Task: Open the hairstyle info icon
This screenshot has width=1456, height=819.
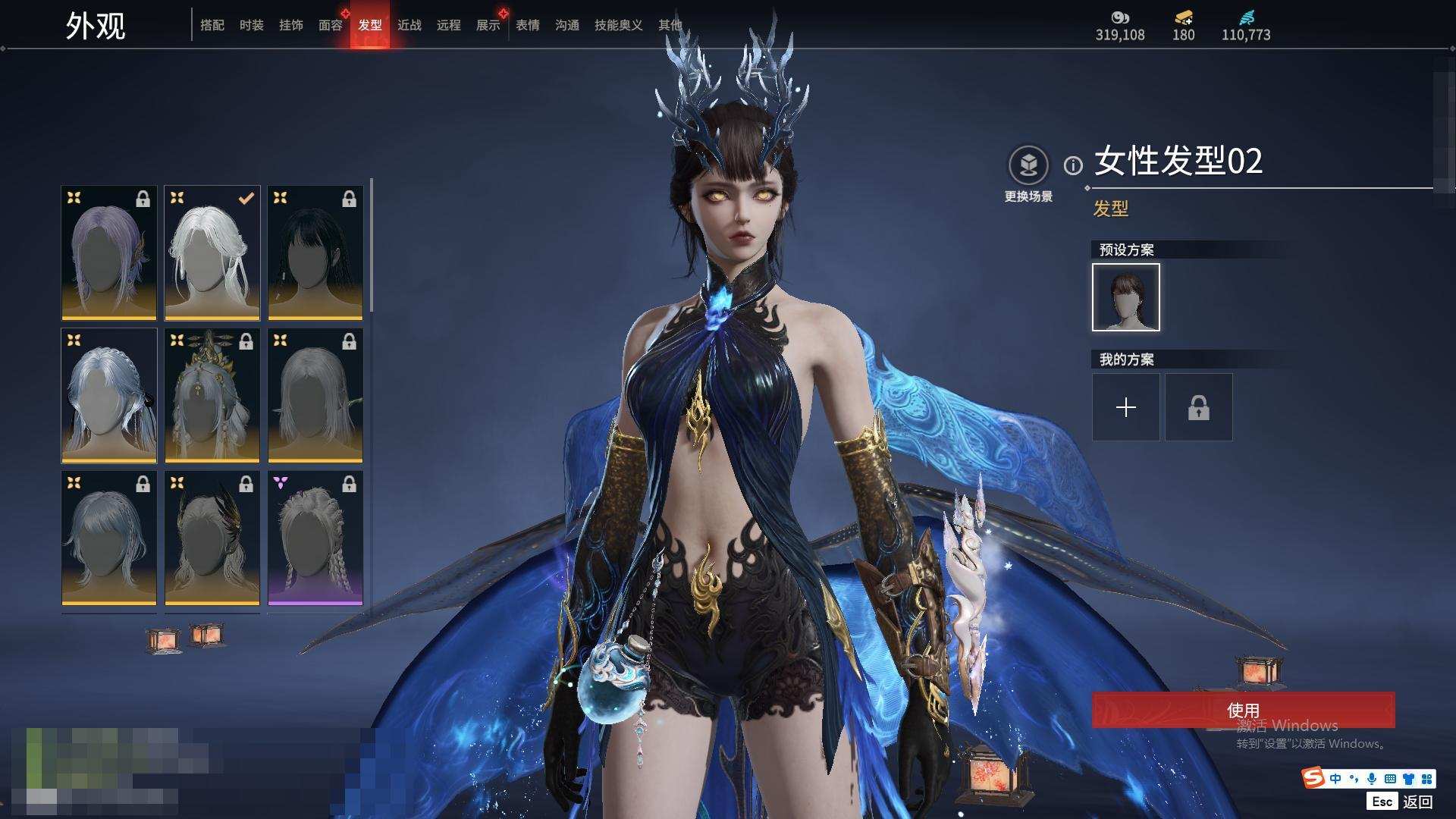Action: [1072, 165]
